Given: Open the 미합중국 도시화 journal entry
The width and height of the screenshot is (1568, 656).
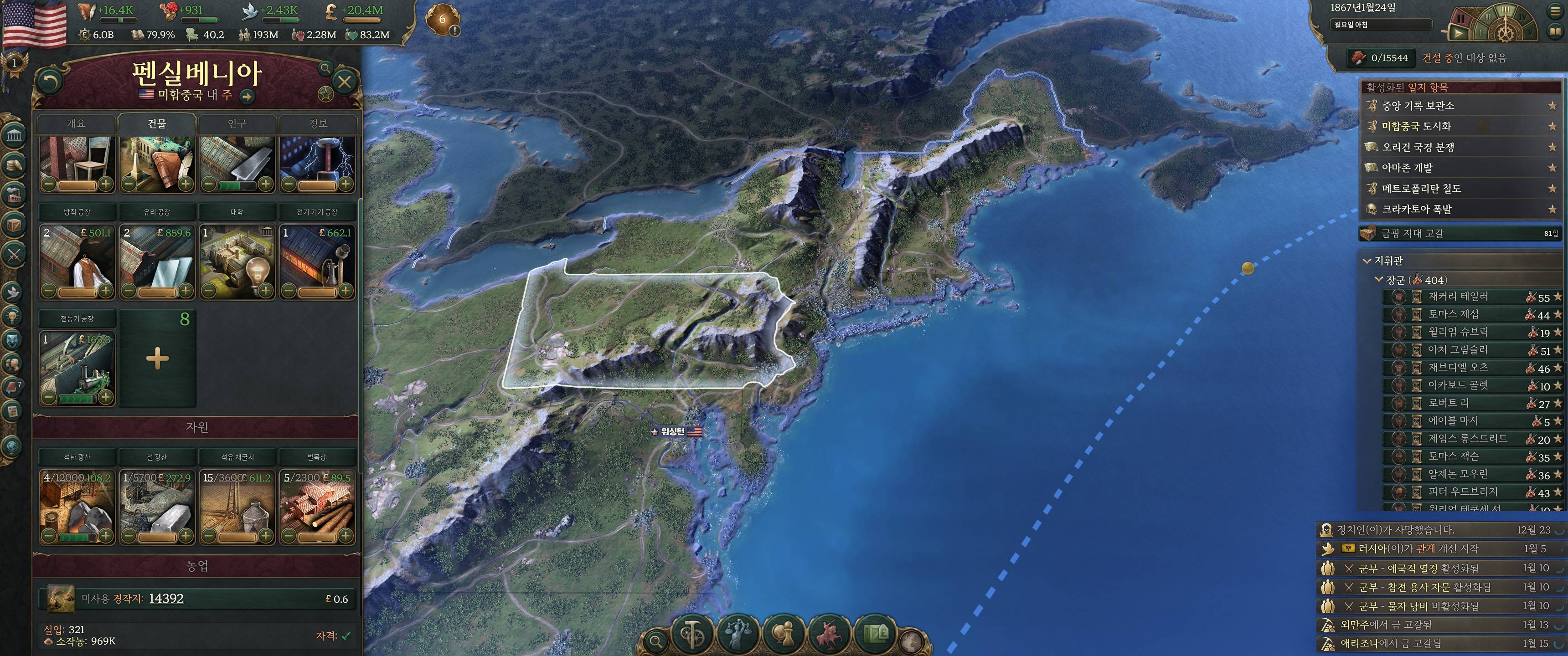Looking at the screenshot, I should 1416,127.
